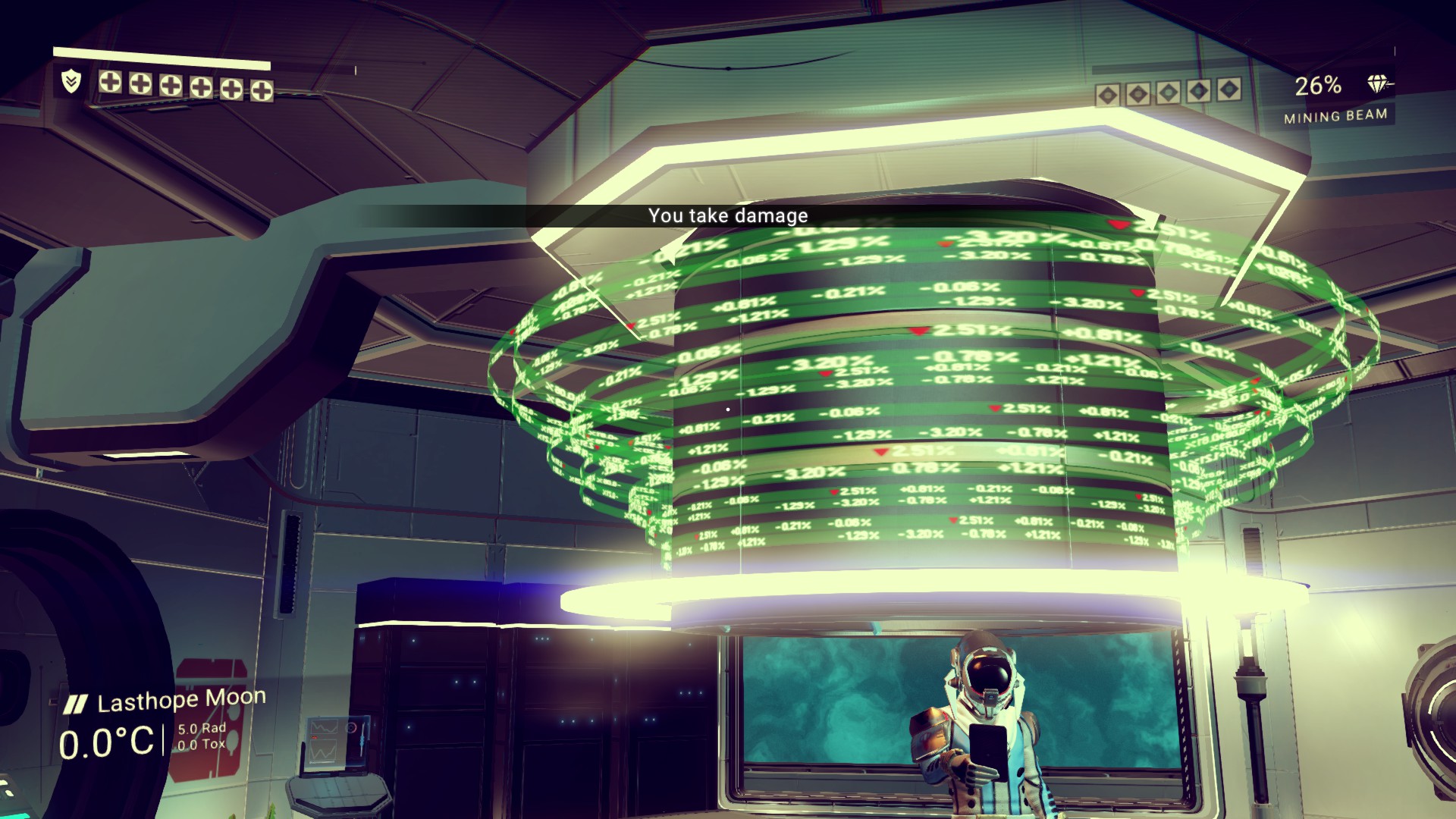
Task: Select the Mining Beam diamond icon
Action: (1378, 84)
